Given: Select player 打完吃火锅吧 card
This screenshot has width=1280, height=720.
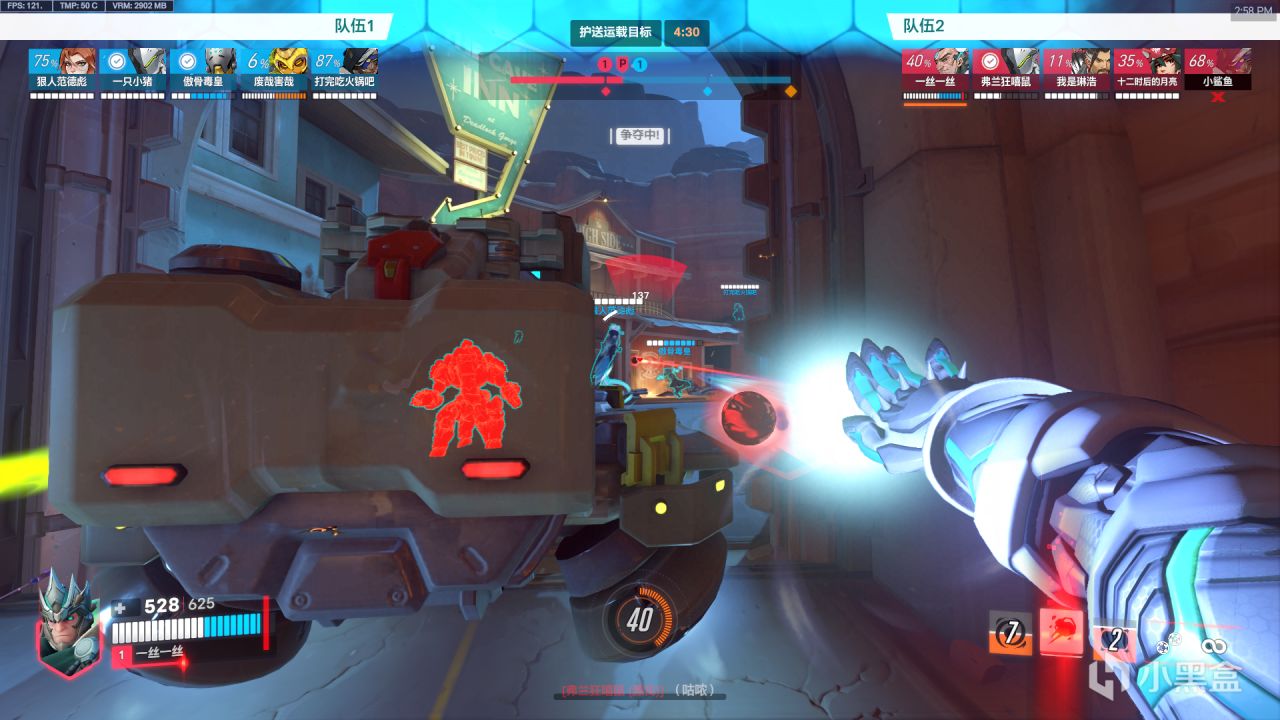Looking at the screenshot, I should [x=346, y=68].
